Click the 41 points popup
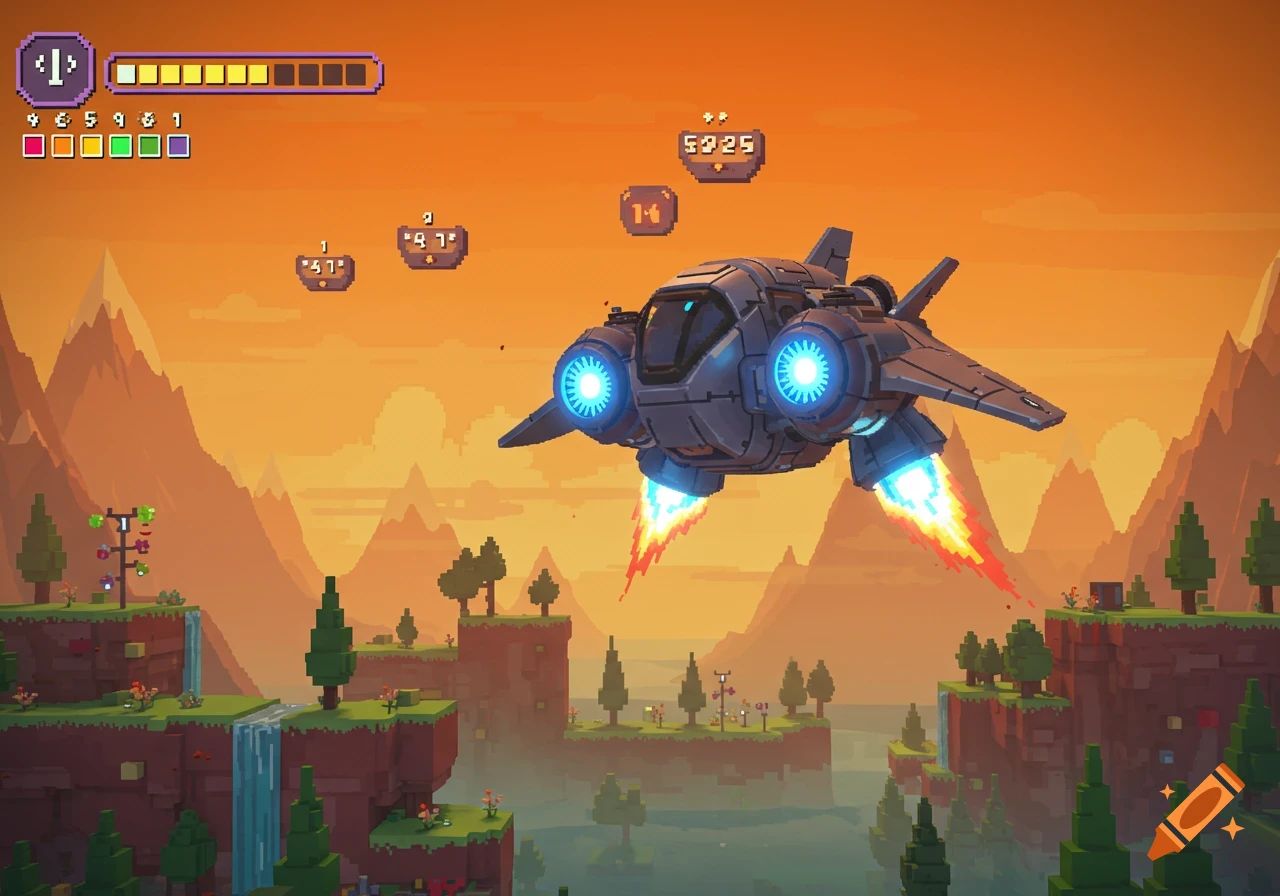 [x=323, y=268]
